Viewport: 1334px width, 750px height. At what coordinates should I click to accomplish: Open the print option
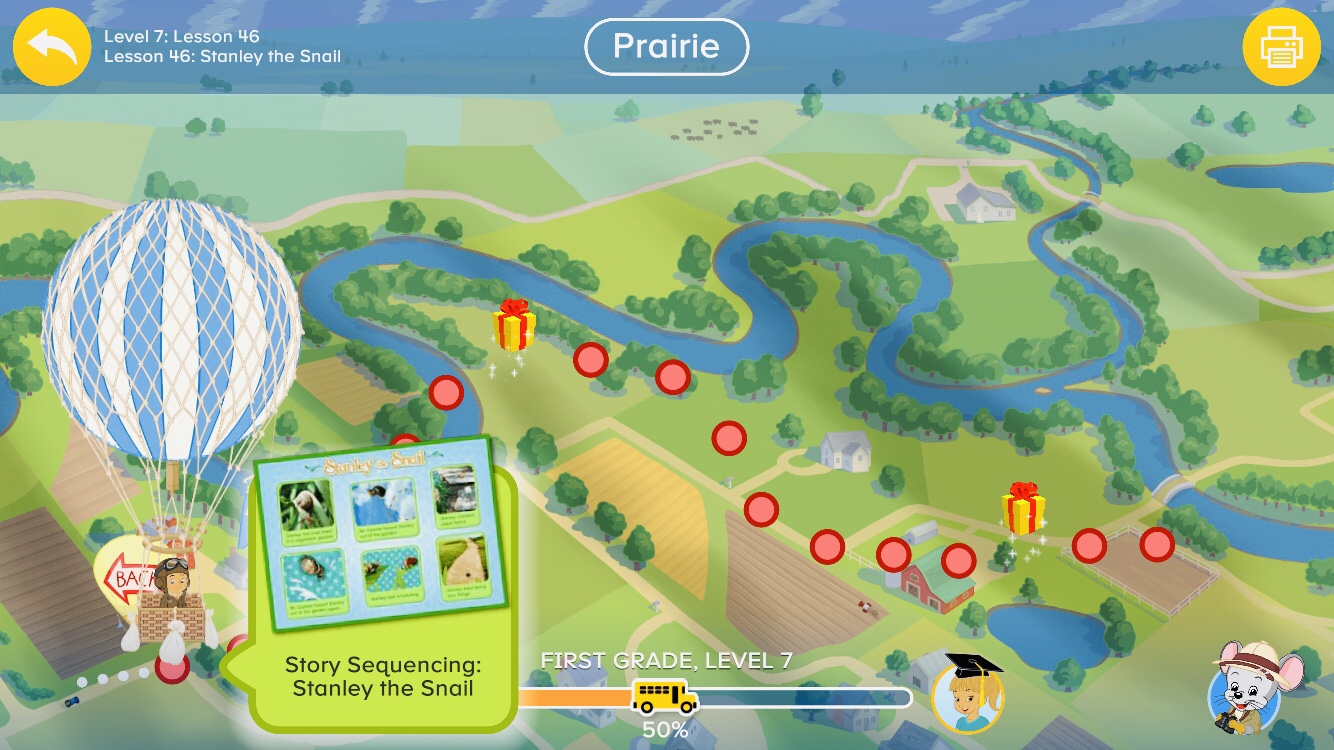coord(1283,46)
